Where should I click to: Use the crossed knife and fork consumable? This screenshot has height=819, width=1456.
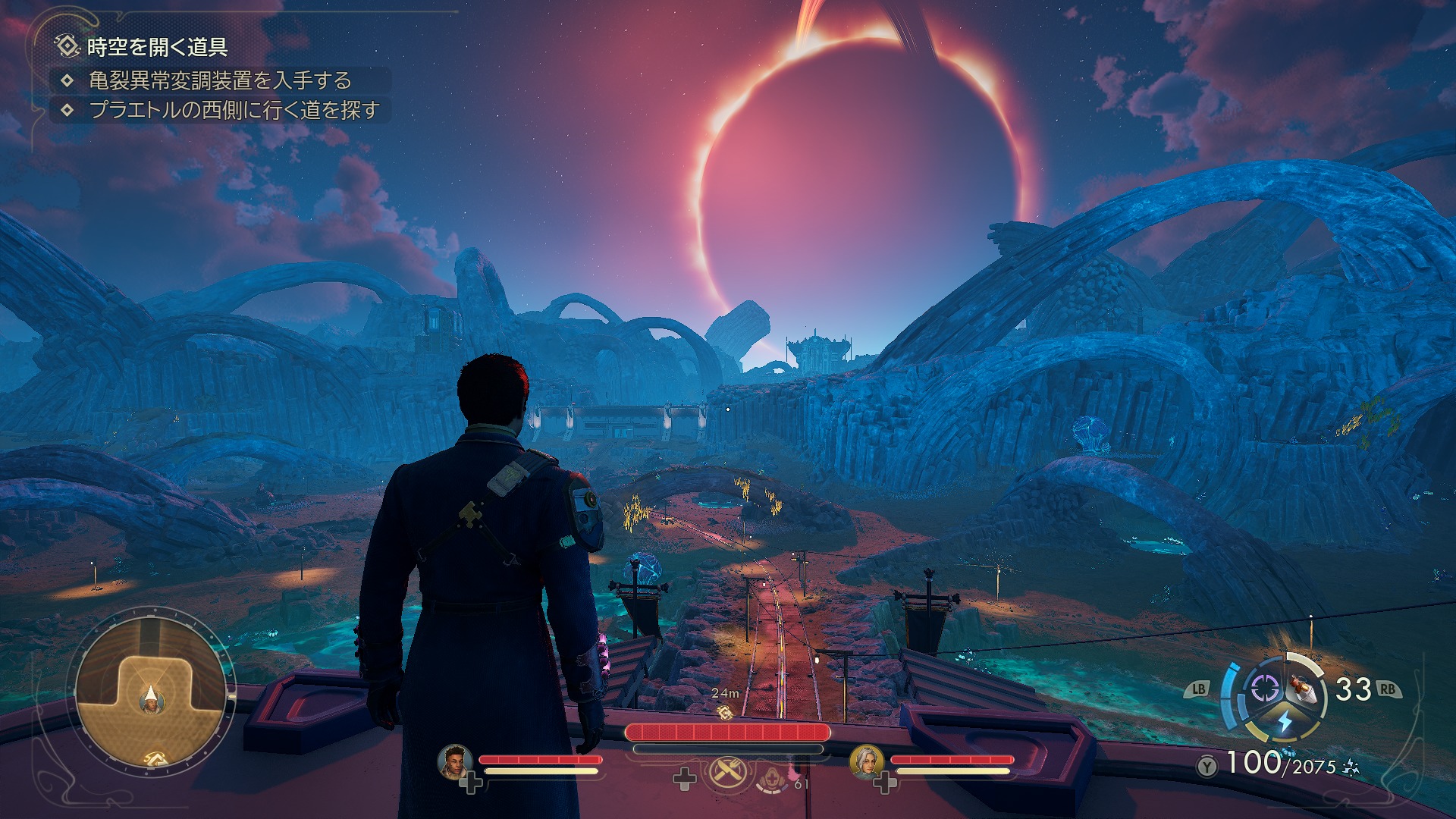(728, 773)
